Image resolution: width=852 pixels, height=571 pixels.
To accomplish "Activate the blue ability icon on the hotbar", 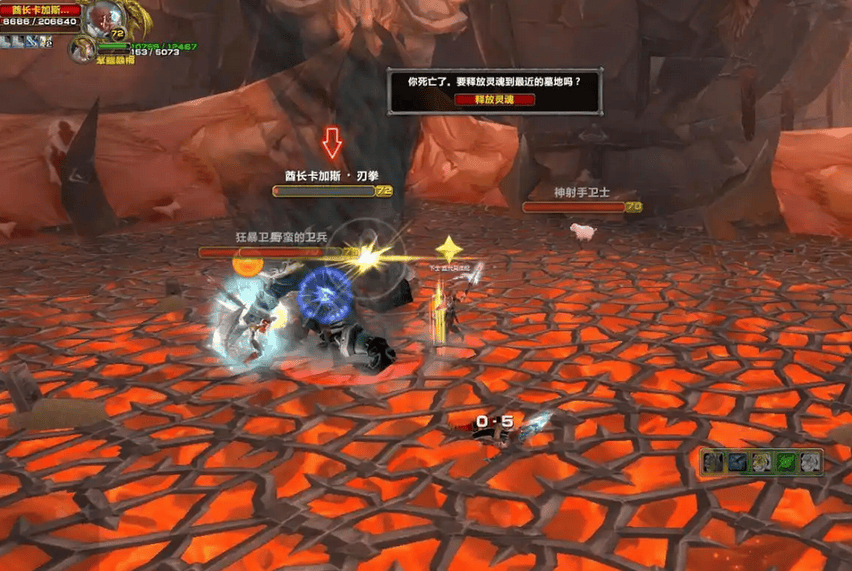I will pyautogui.click(x=738, y=462).
